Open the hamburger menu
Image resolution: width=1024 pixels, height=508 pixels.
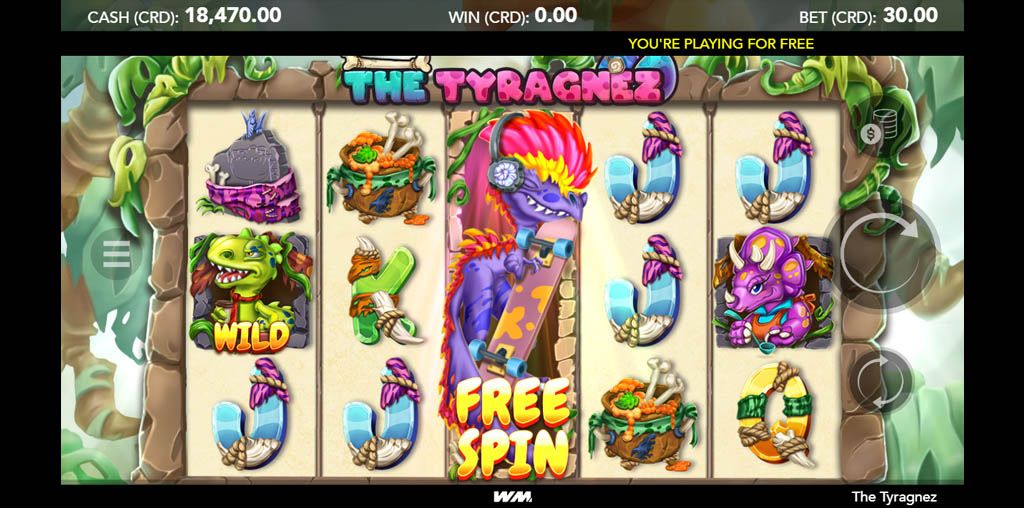pos(116,256)
